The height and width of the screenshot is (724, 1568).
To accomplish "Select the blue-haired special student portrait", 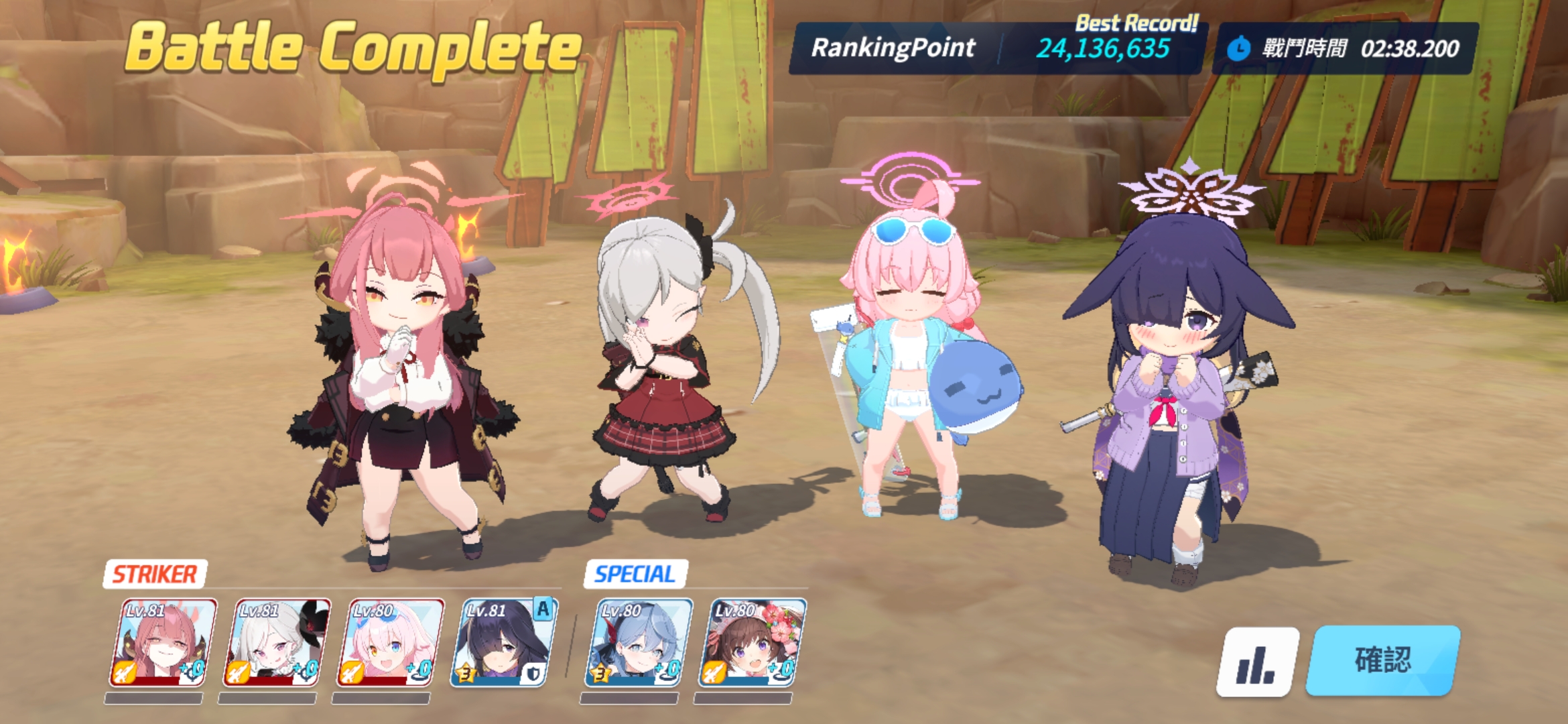I will click(x=637, y=644).
